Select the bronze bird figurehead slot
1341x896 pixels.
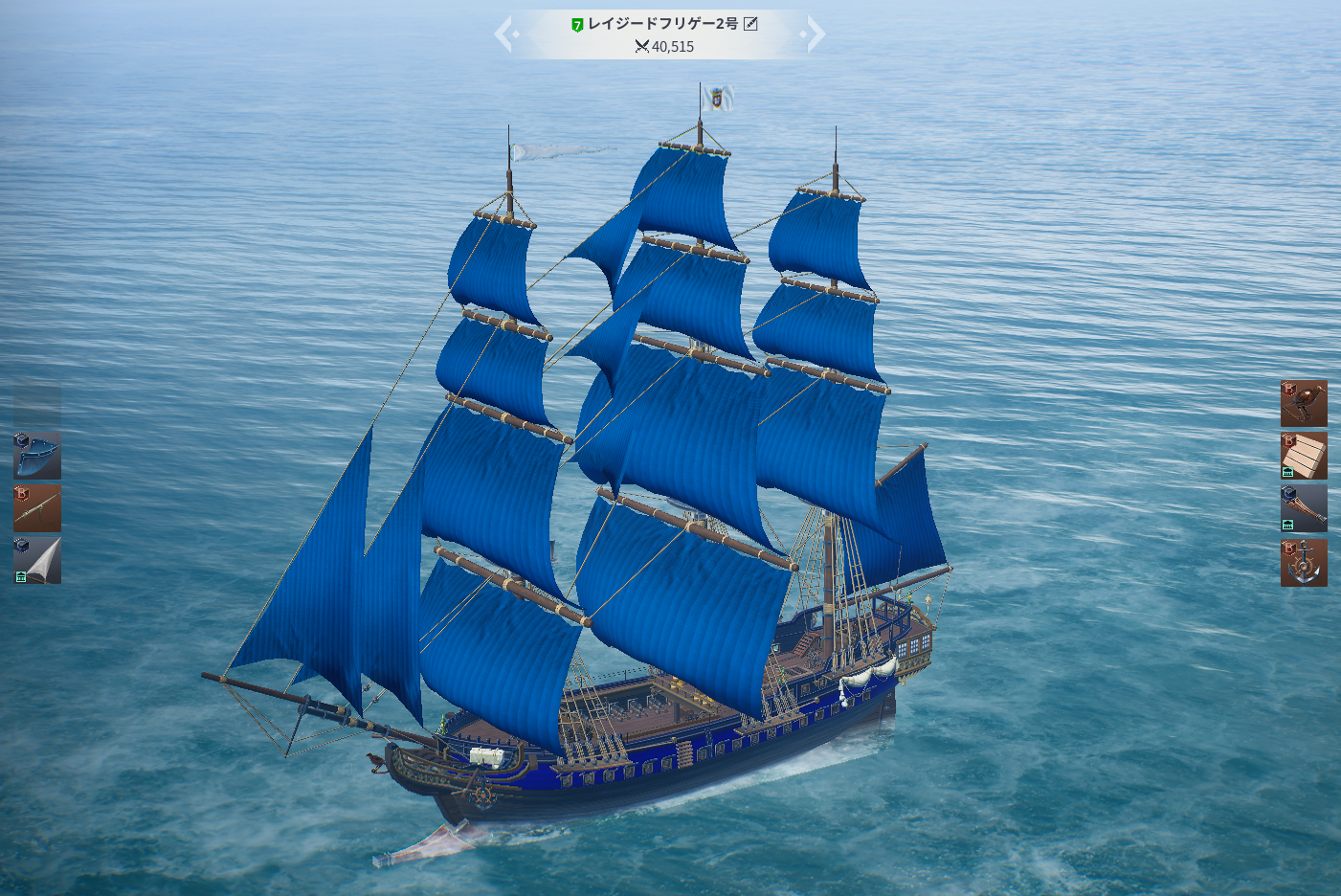coord(1304,403)
